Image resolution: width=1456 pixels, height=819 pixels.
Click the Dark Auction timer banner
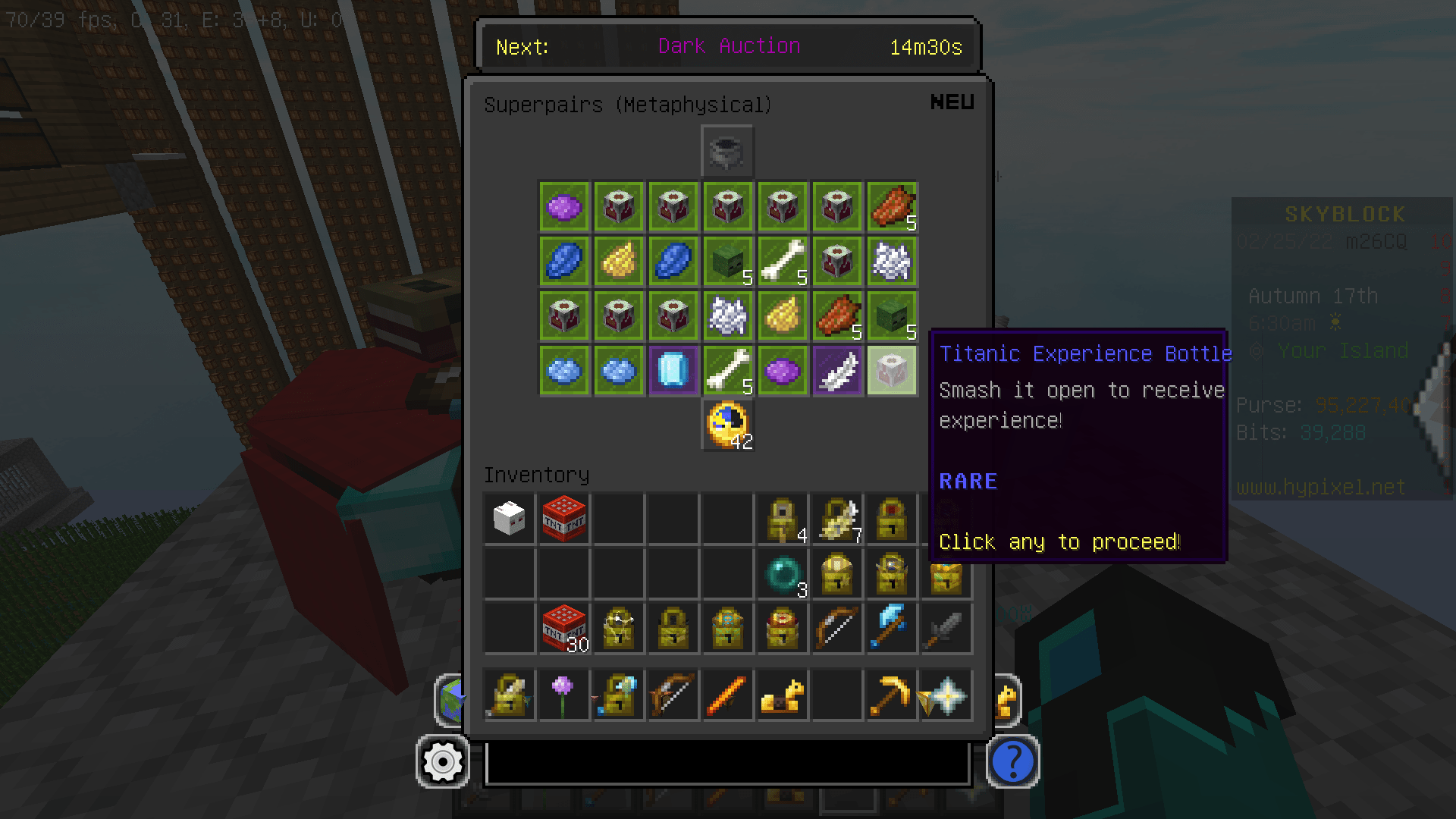click(727, 46)
